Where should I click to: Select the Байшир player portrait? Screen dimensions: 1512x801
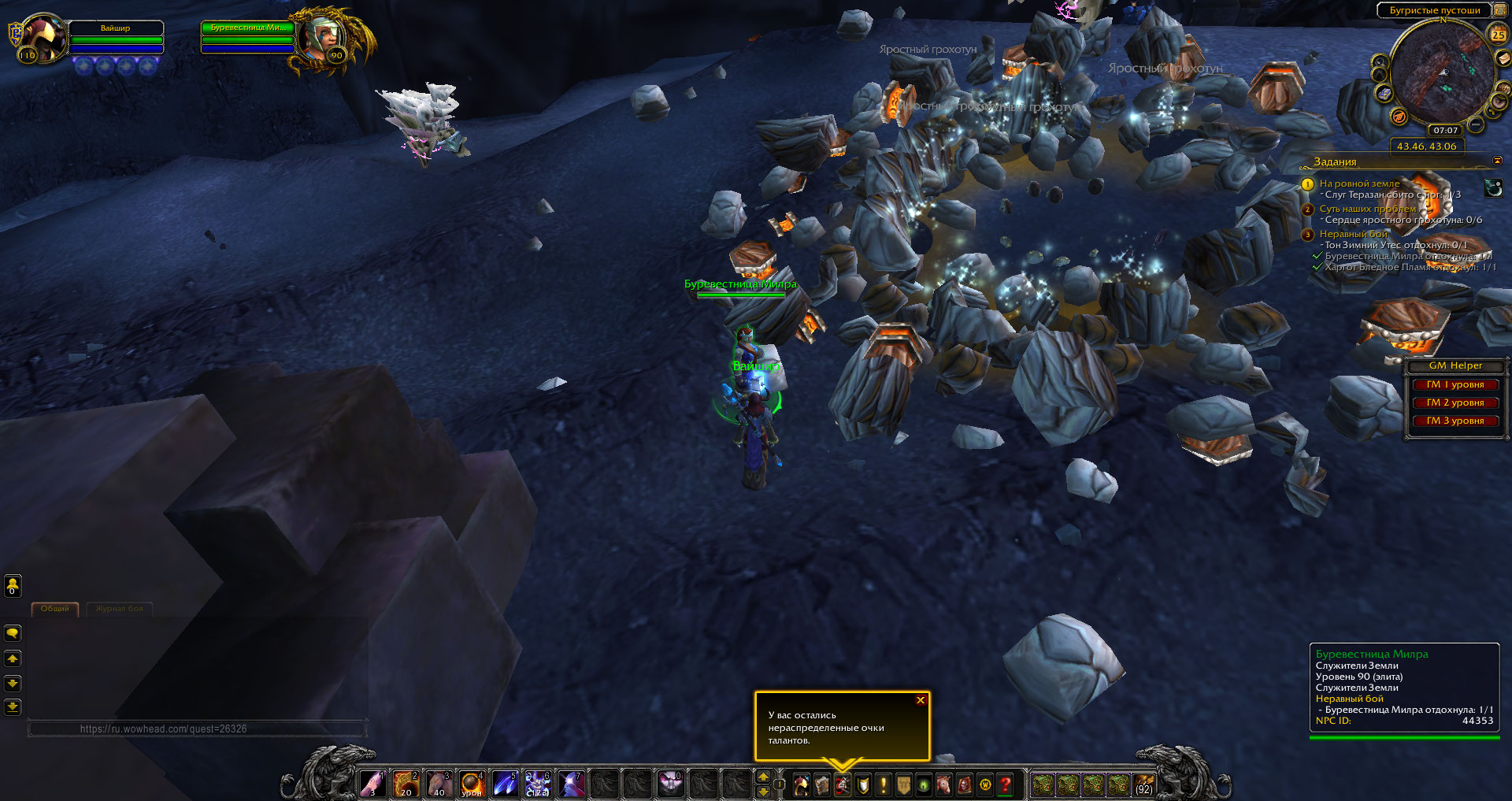click(x=43, y=37)
